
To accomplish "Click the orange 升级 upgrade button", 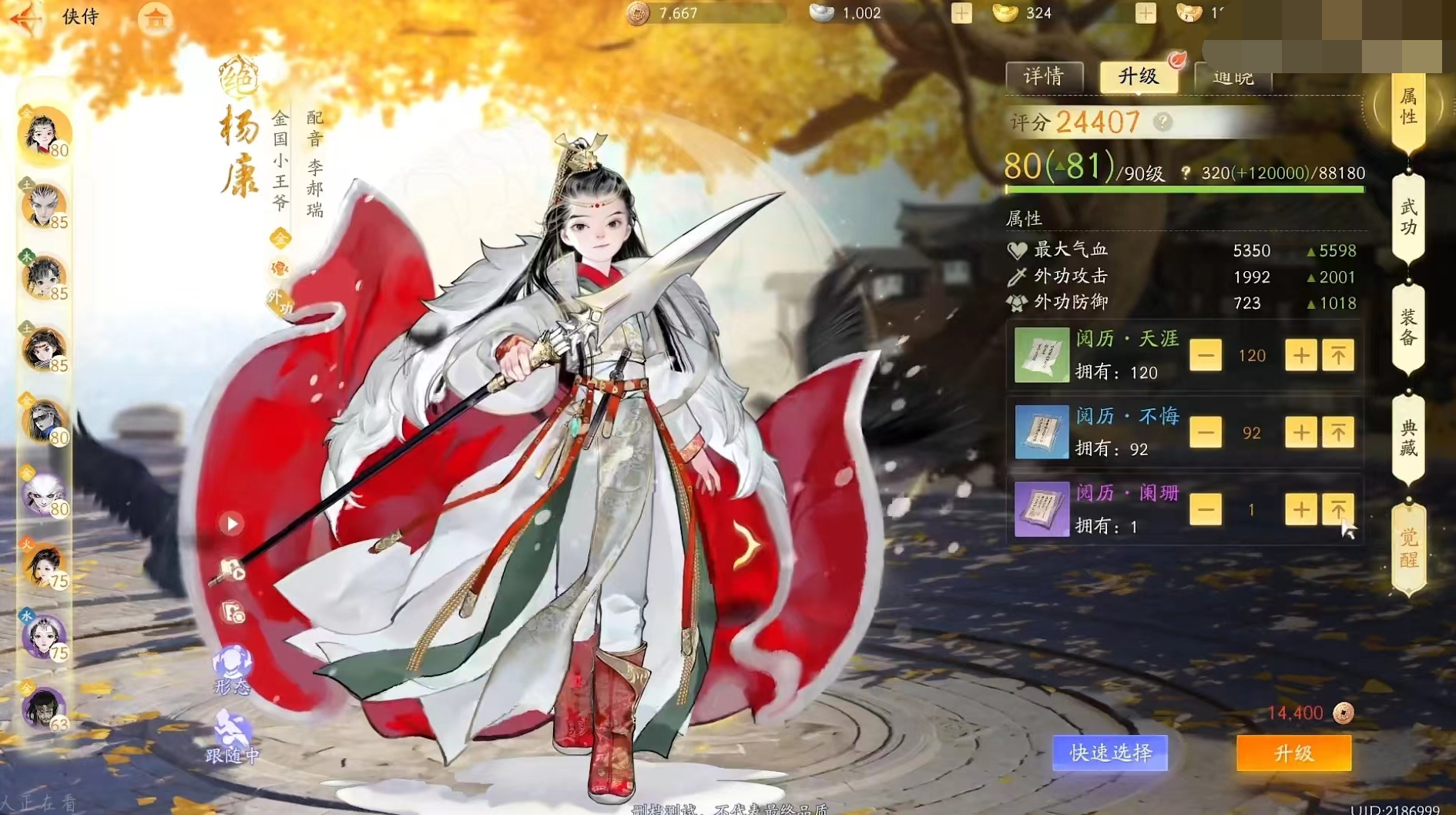I will 1293,753.
